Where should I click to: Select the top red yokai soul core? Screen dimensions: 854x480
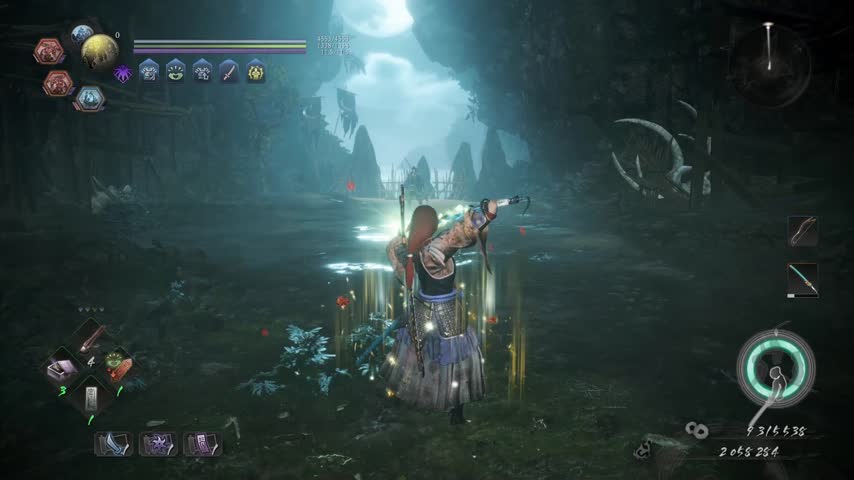tap(48, 51)
